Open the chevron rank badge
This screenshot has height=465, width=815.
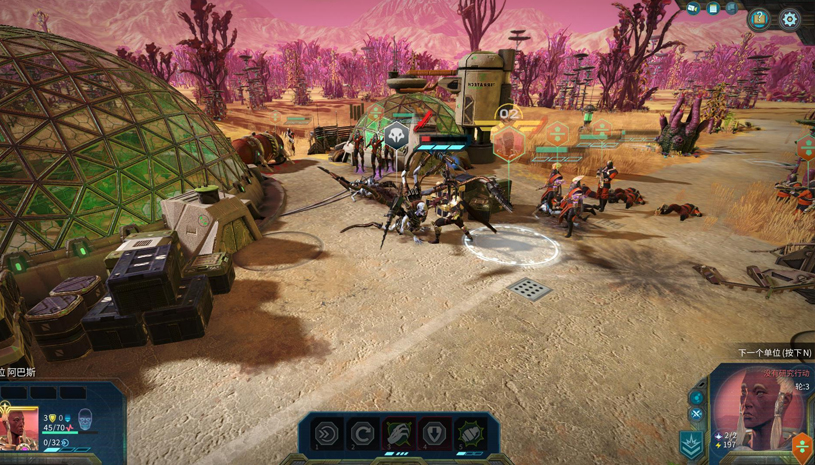tap(691, 445)
